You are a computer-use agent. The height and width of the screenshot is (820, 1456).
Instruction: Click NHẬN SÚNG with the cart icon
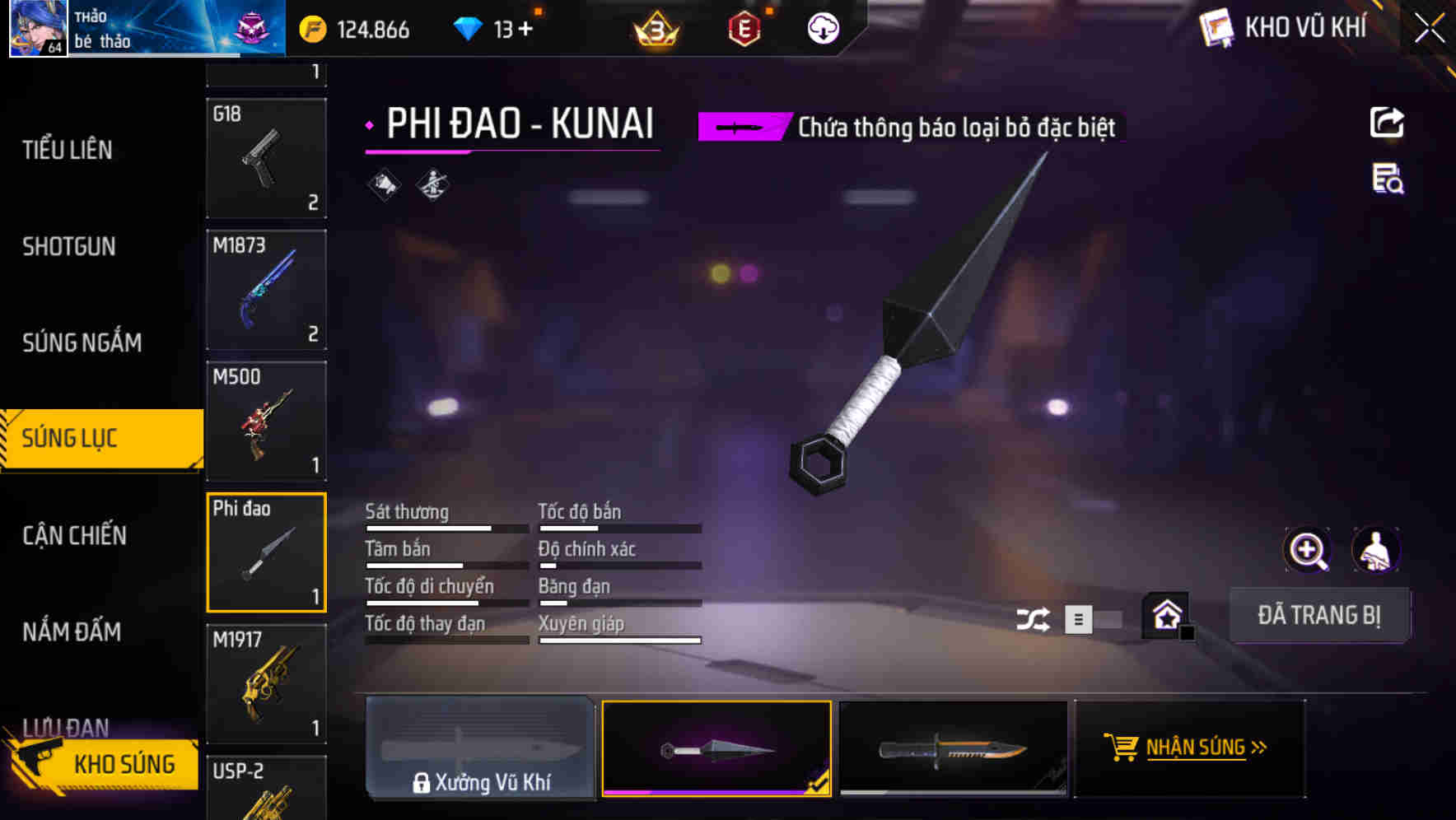pyautogui.click(x=1190, y=748)
